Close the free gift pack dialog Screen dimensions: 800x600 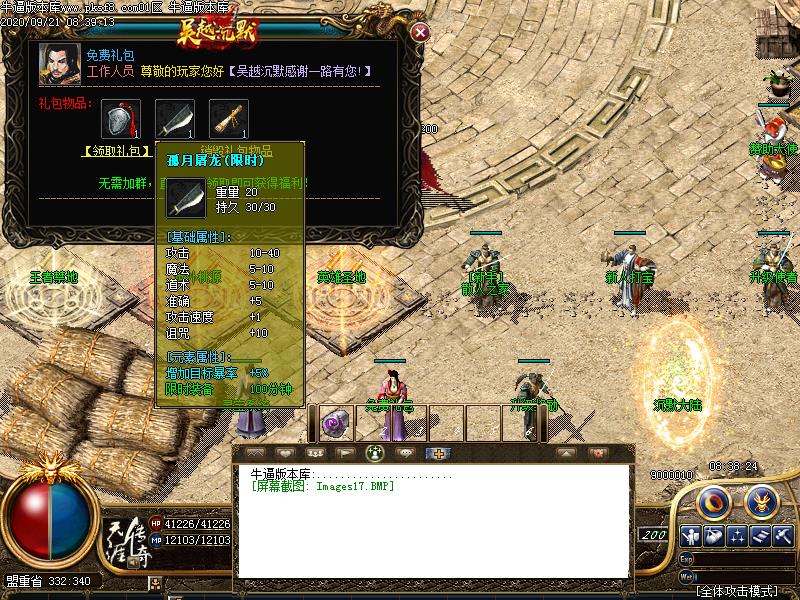click(421, 32)
